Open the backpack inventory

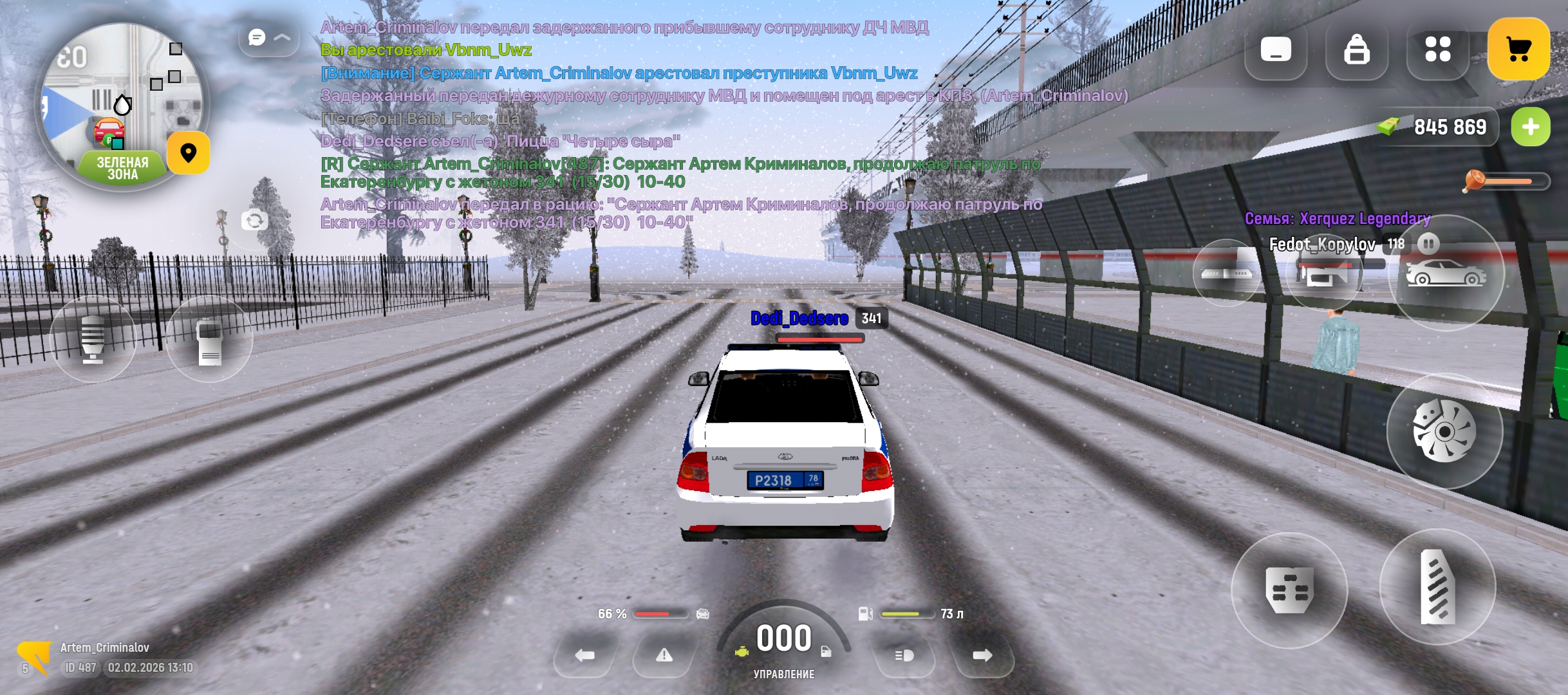point(1356,50)
